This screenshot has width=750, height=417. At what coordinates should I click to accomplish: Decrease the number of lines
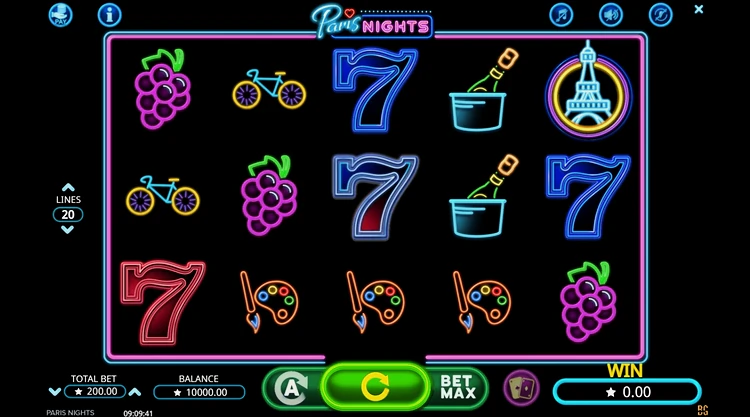(68, 229)
